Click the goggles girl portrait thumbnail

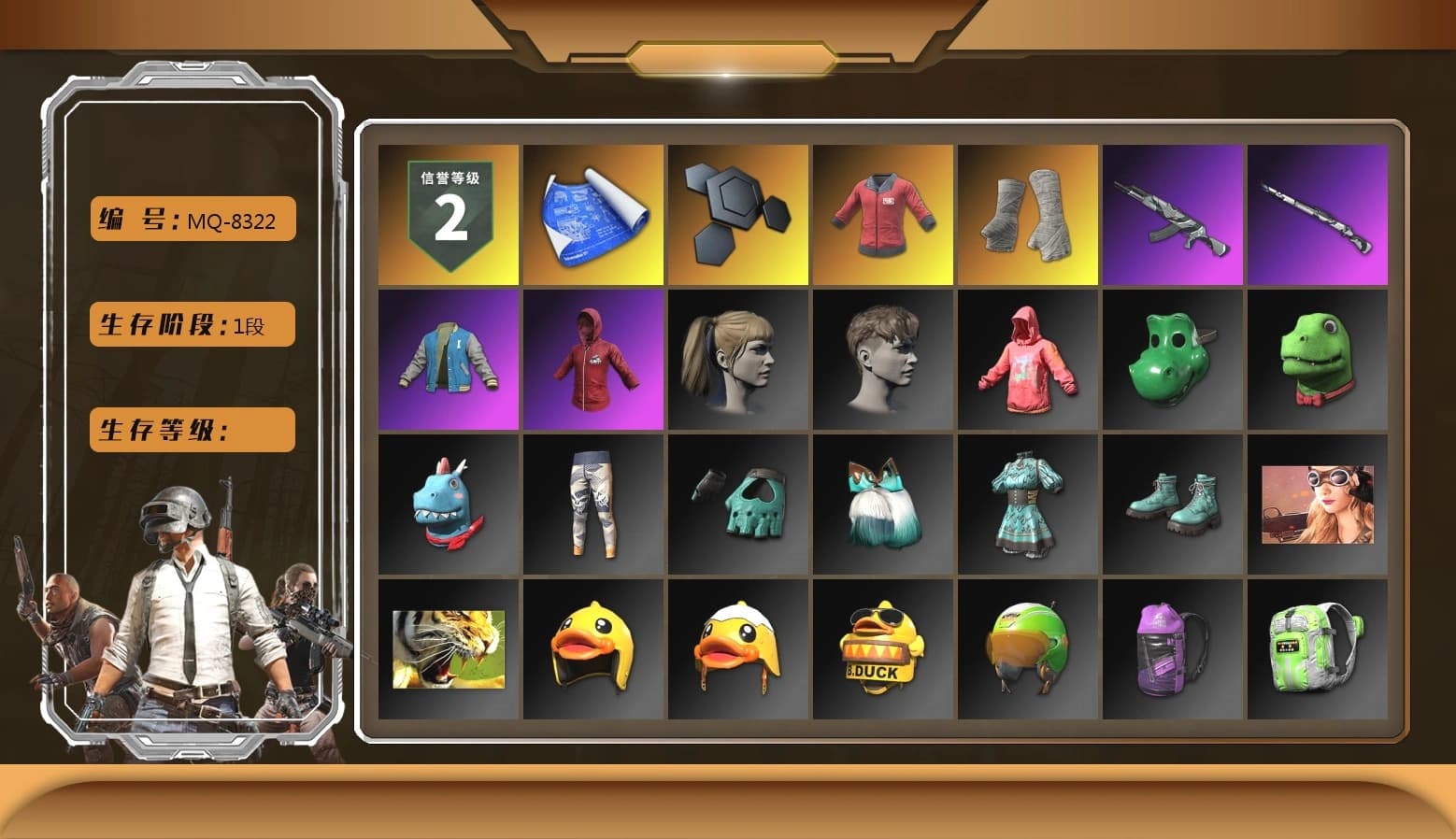pos(1319,505)
